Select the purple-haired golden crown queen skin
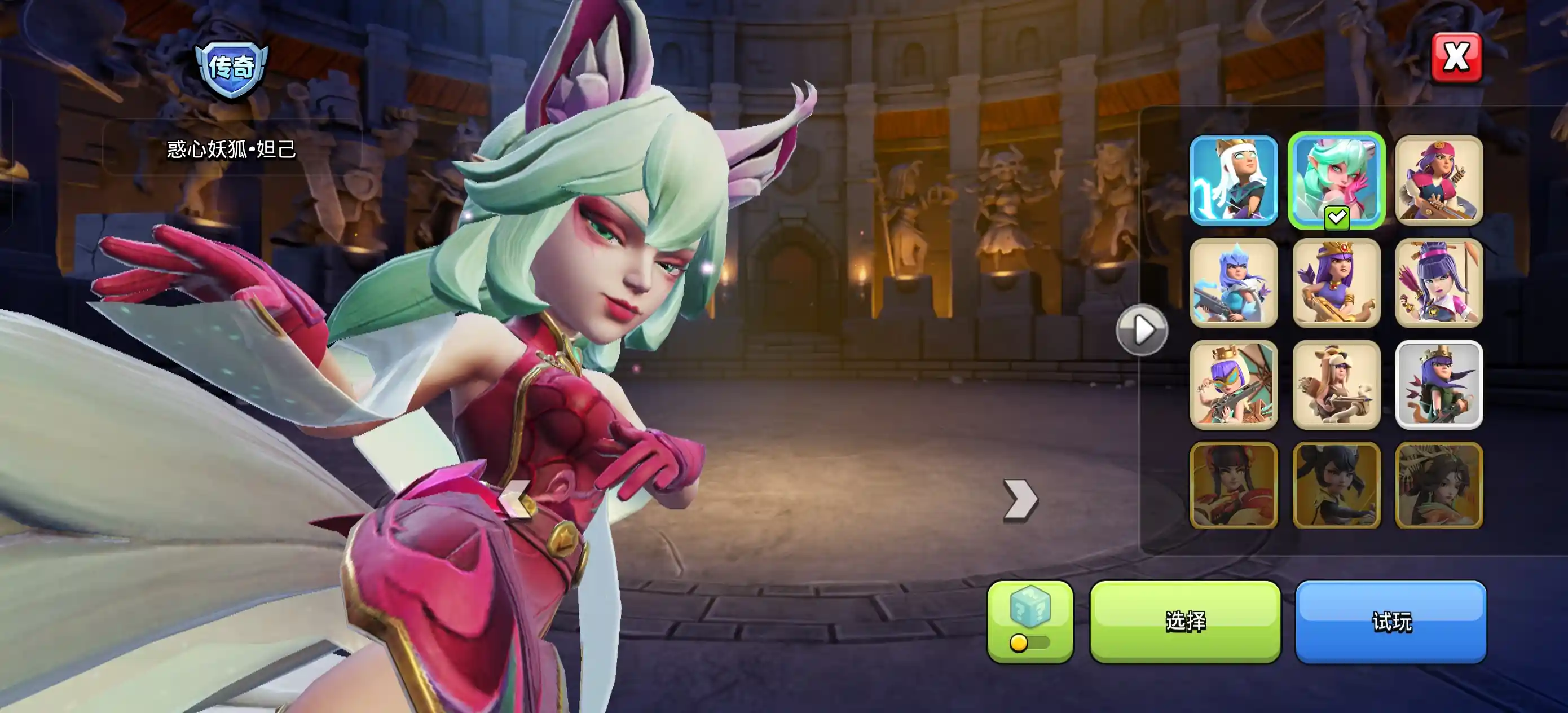Image resolution: width=1568 pixels, height=713 pixels. point(1336,283)
